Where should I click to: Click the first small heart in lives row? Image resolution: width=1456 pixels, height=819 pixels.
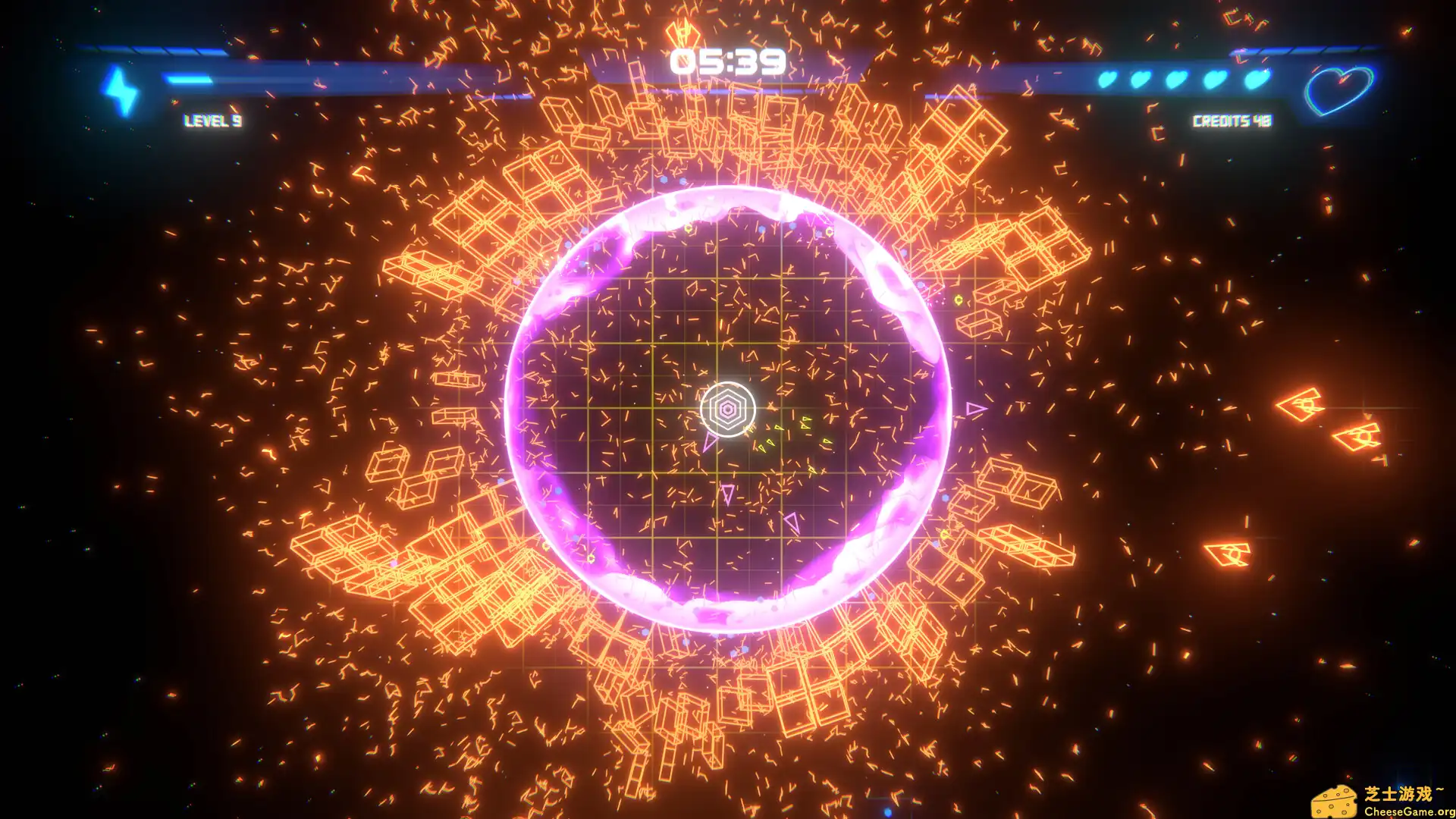click(x=1106, y=78)
